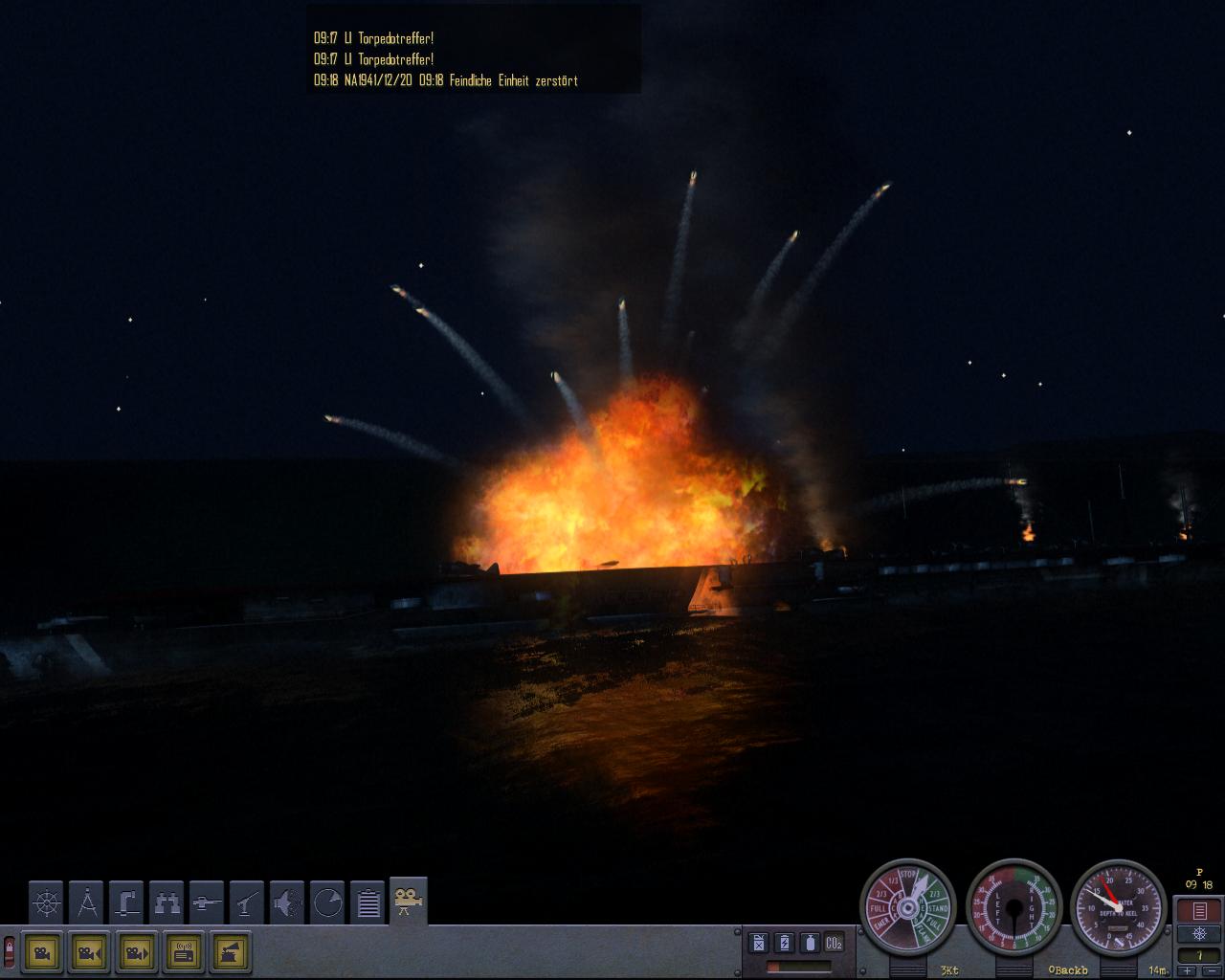The image size is (1225, 980).
Task: Activate the free camera button
Action: [41, 952]
